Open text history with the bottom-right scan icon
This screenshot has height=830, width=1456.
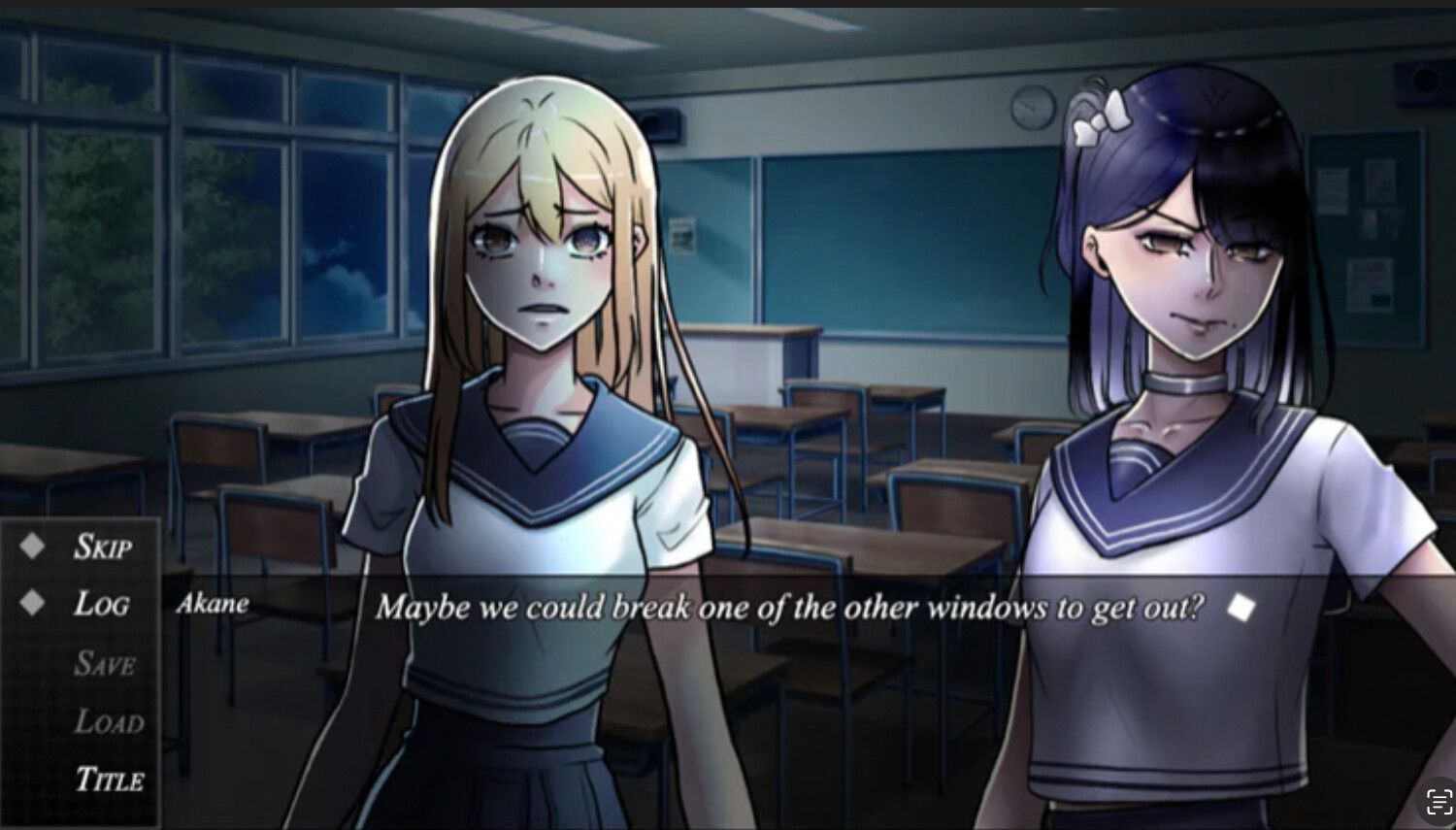pos(1438,800)
